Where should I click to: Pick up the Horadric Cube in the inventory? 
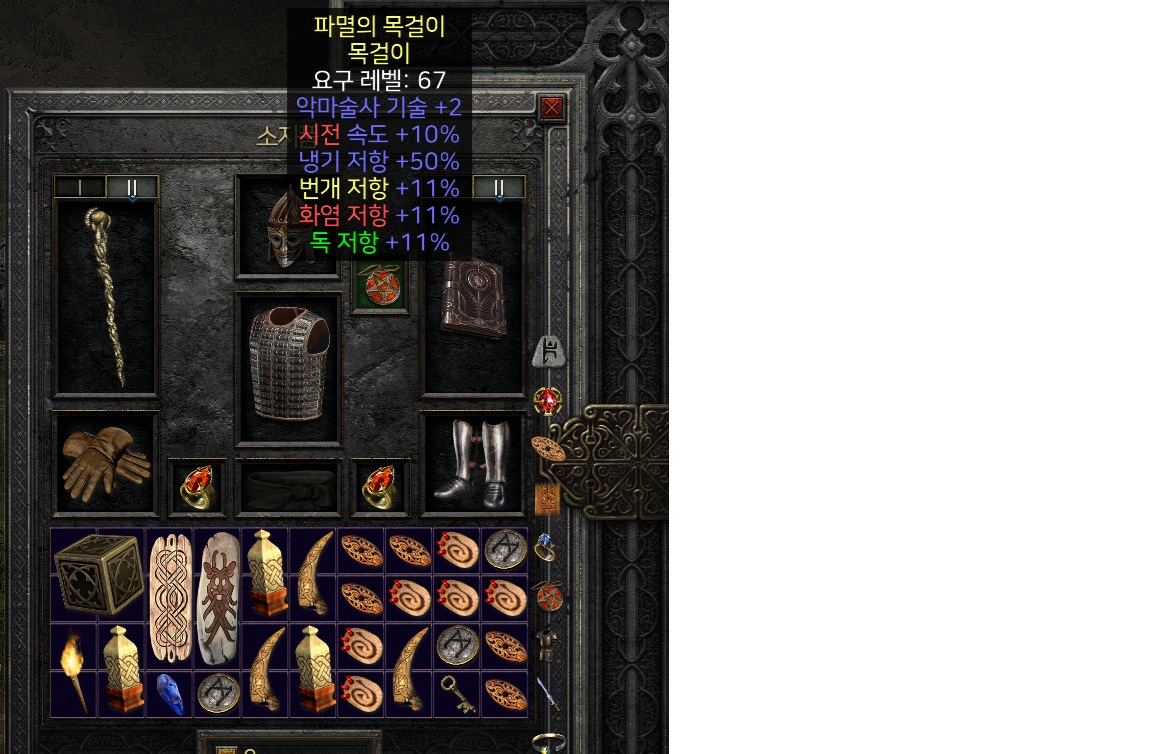tap(98, 574)
